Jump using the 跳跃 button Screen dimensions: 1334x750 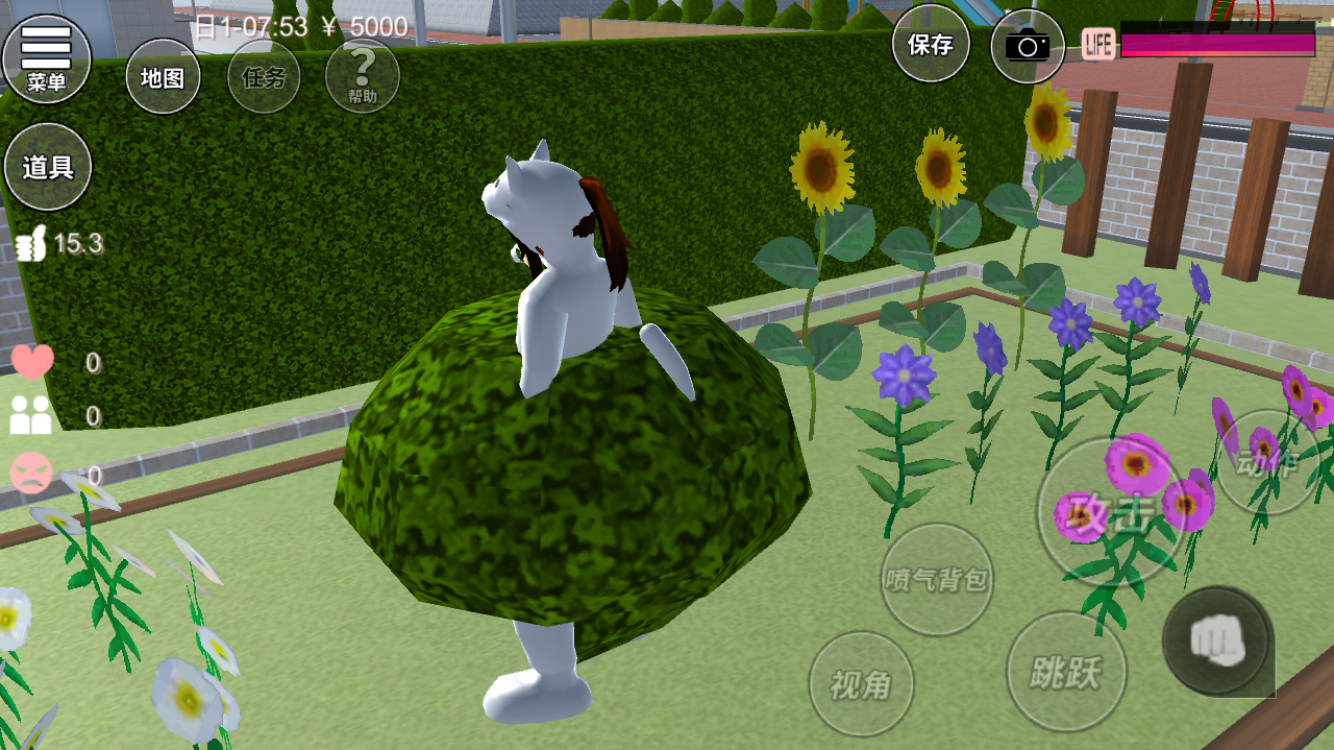[1066, 671]
